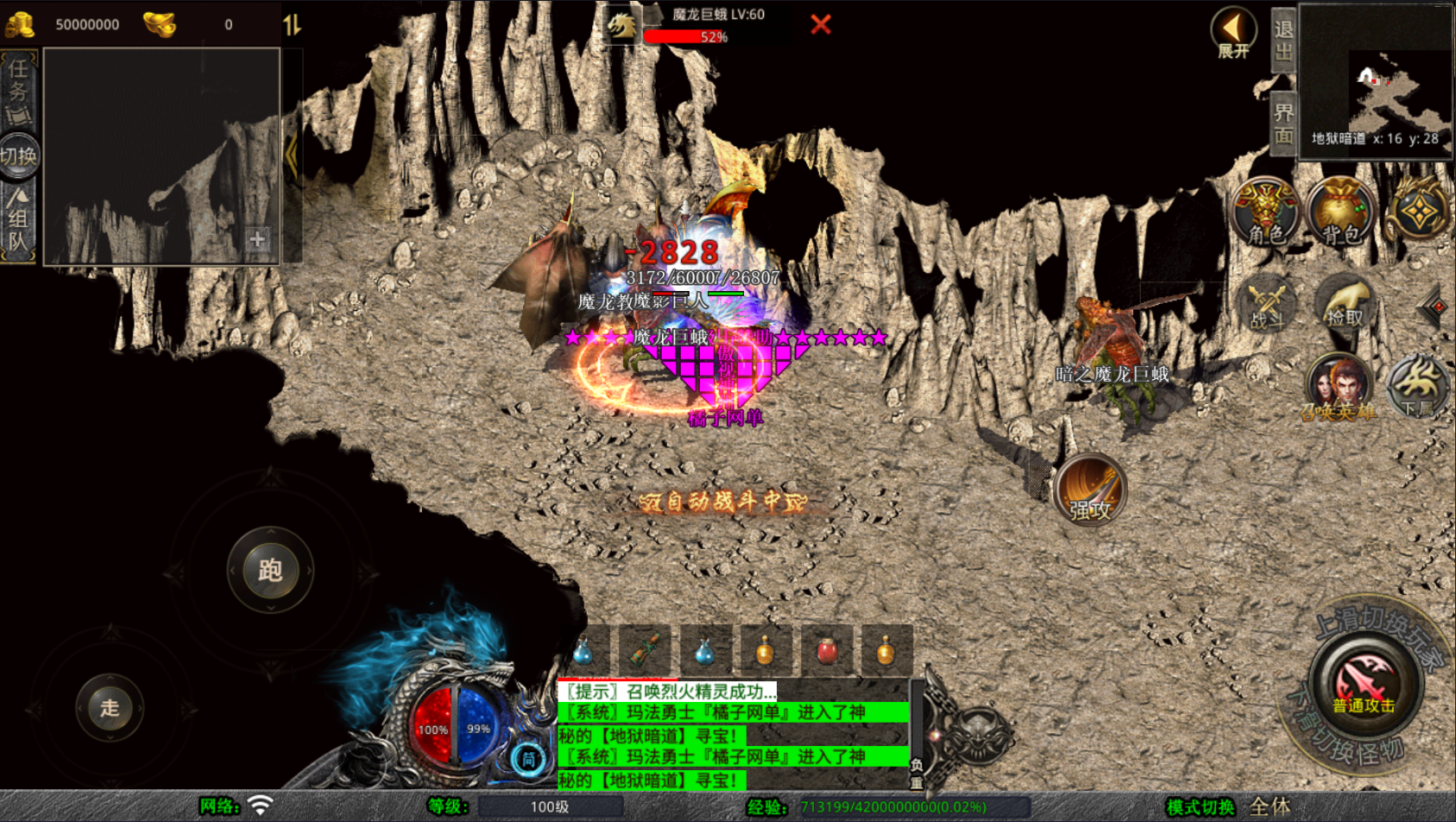Open the 地狱暗道 minimap
The width and height of the screenshot is (1456, 822).
point(1376,82)
